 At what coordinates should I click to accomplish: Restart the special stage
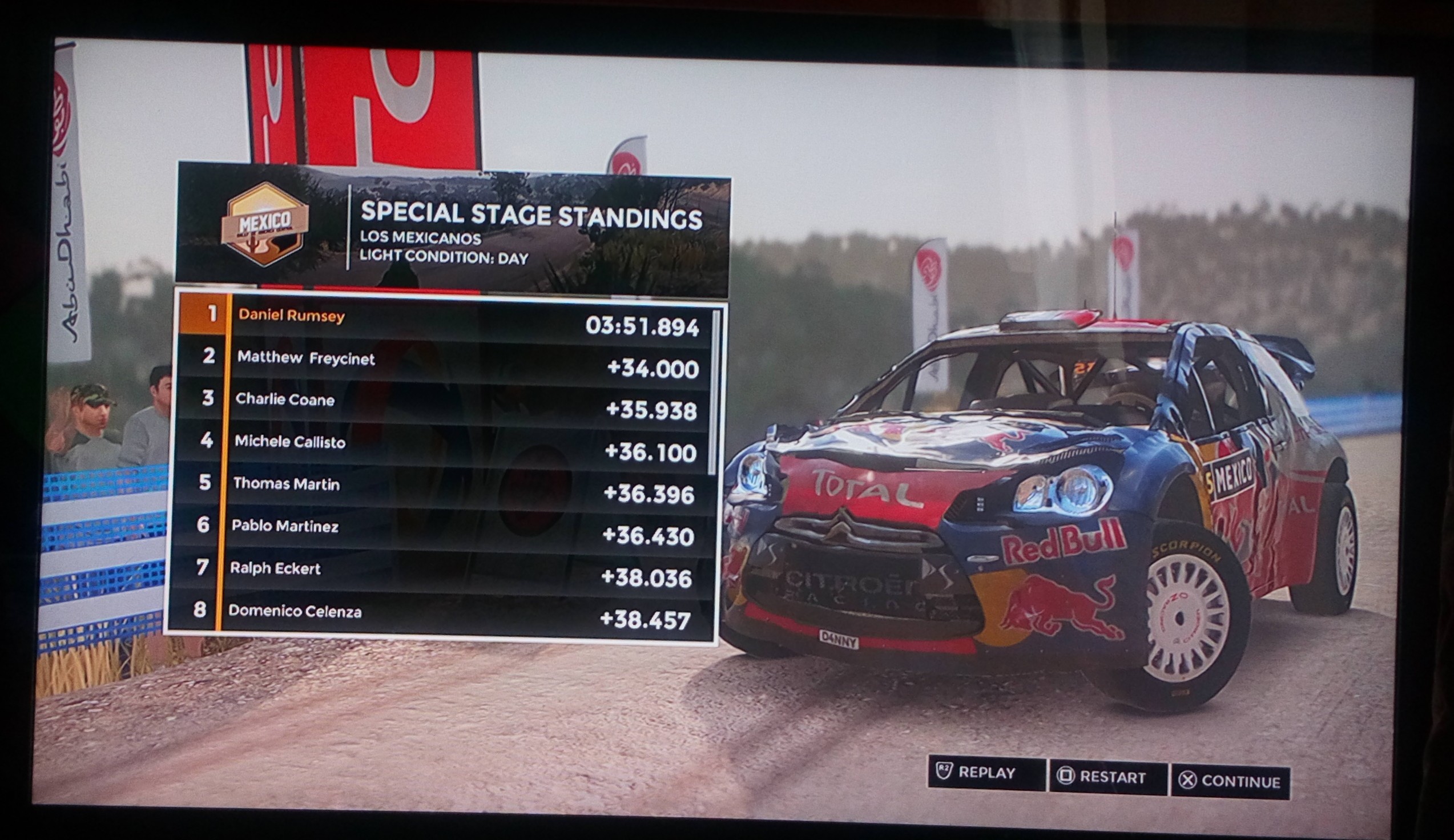[x=1108, y=777]
